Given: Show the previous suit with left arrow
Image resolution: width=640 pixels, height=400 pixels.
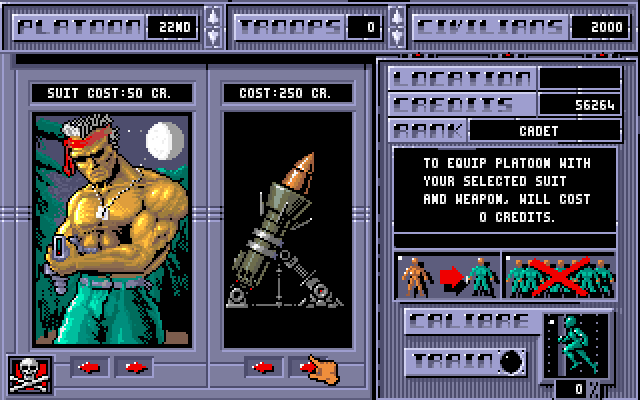Looking at the screenshot, I should click(x=90, y=367).
